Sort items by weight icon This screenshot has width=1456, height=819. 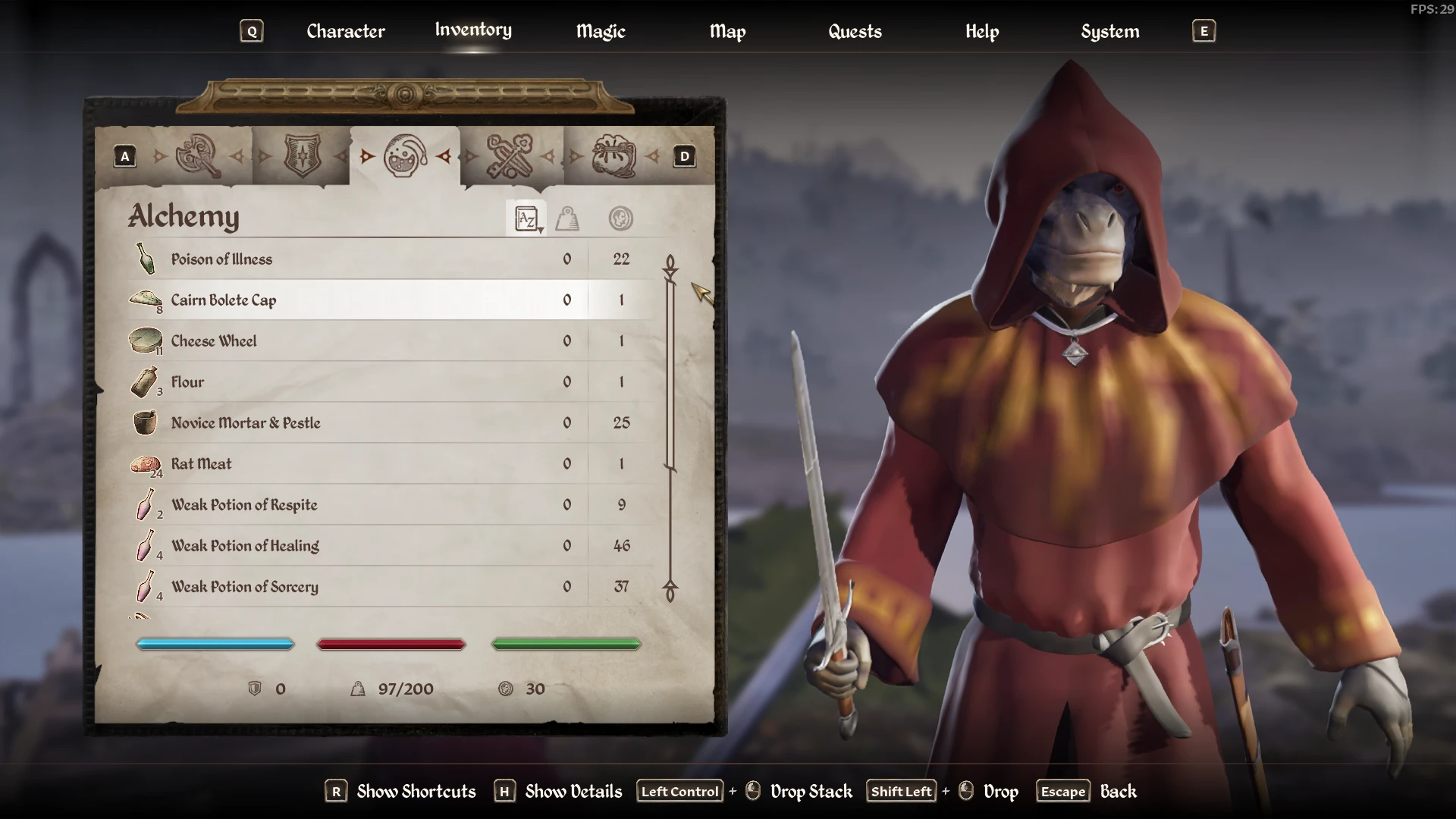pyautogui.click(x=567, y=219)
